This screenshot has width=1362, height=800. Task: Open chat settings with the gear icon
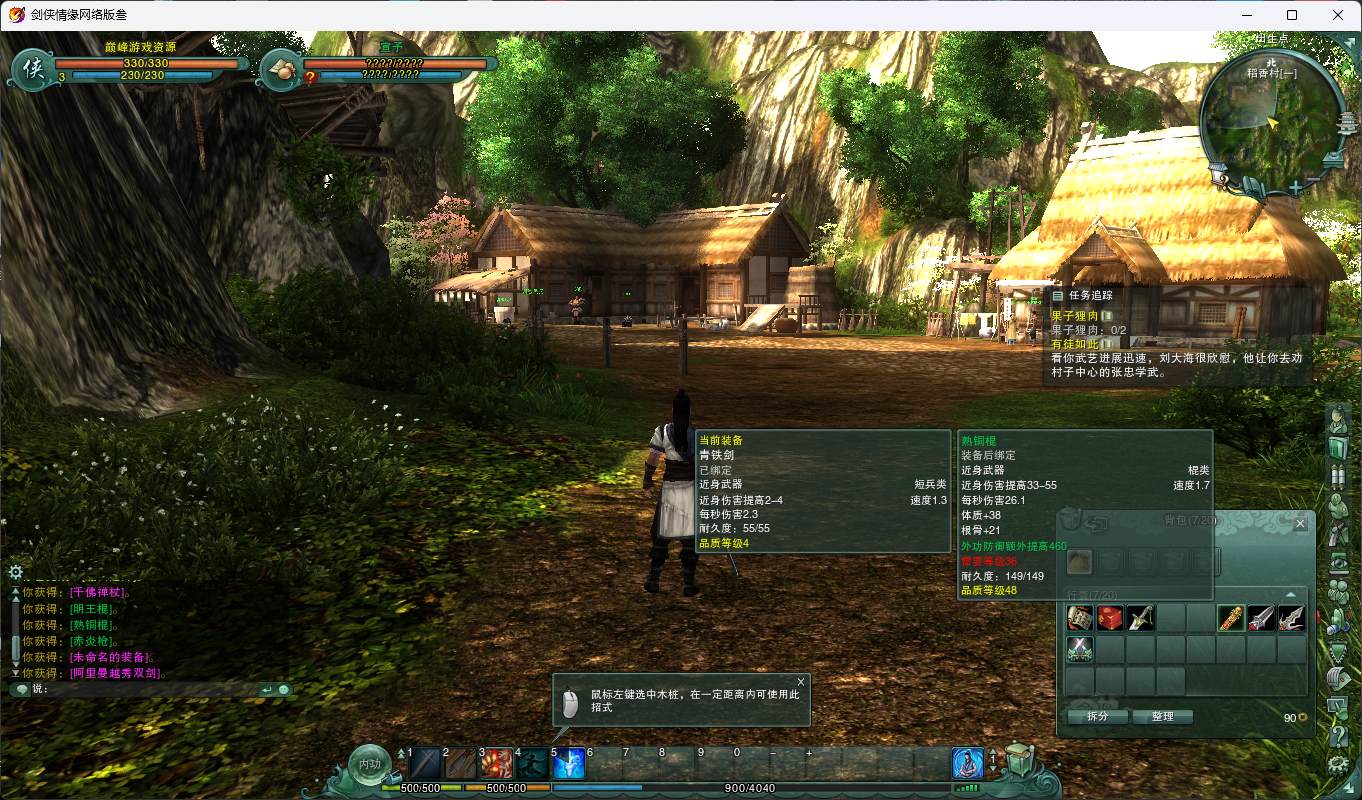tap(15, 572)
